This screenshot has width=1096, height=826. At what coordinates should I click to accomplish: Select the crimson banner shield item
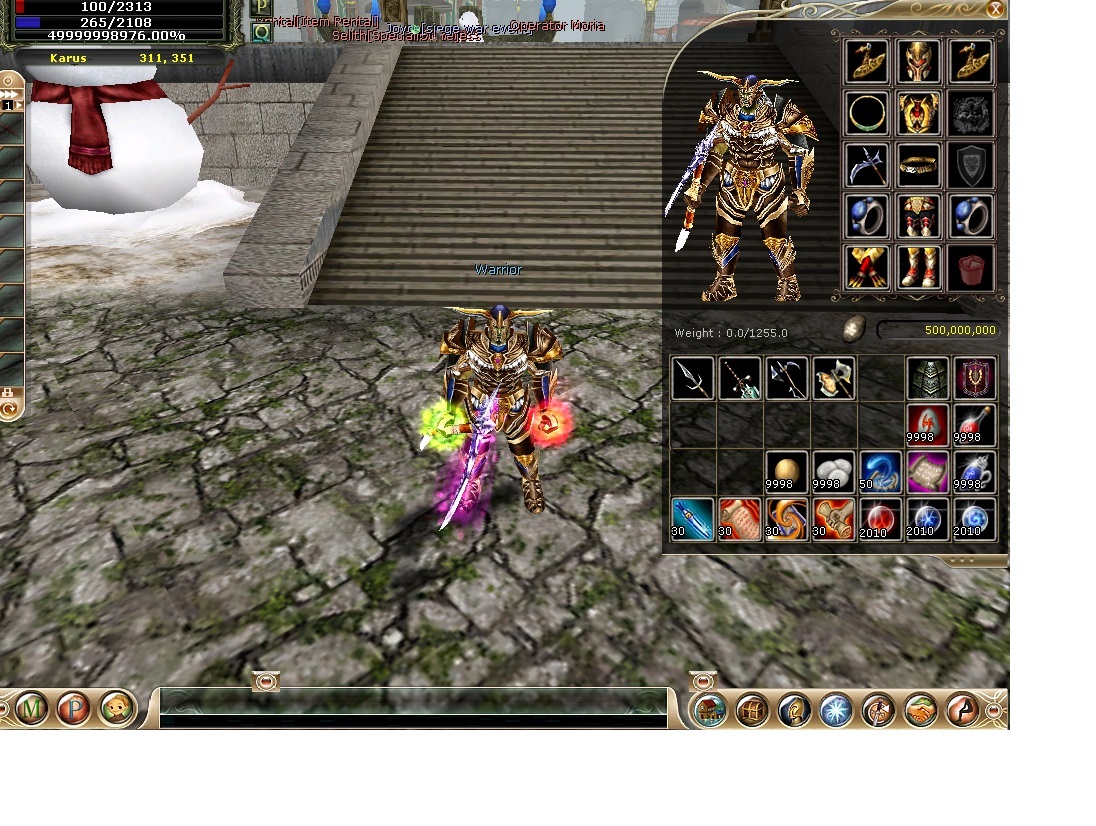(974, 379)
